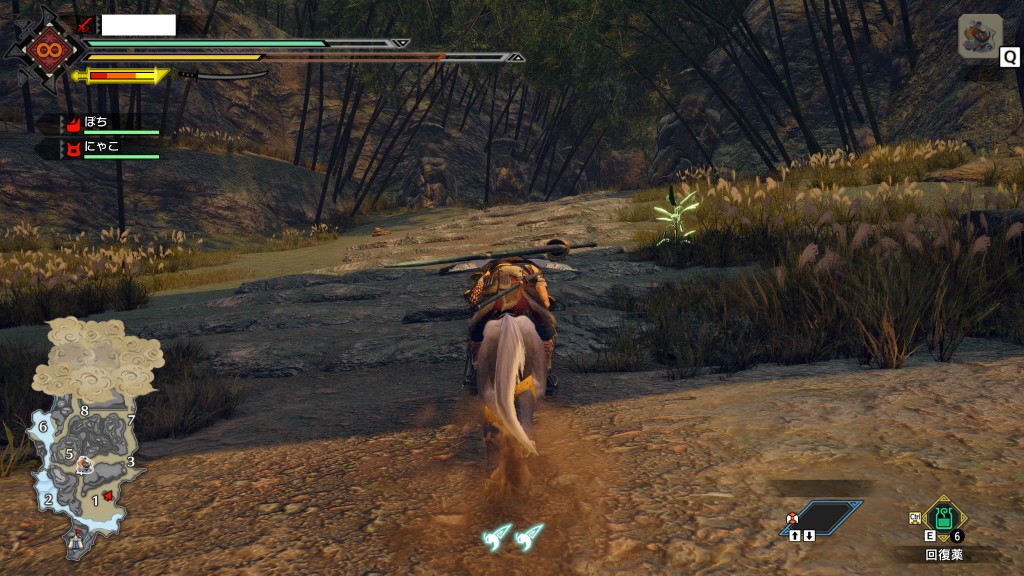The image size is (1024, 576).
Task: Select zone 8 marker on the minimap
Action: [x=85, y=411]
